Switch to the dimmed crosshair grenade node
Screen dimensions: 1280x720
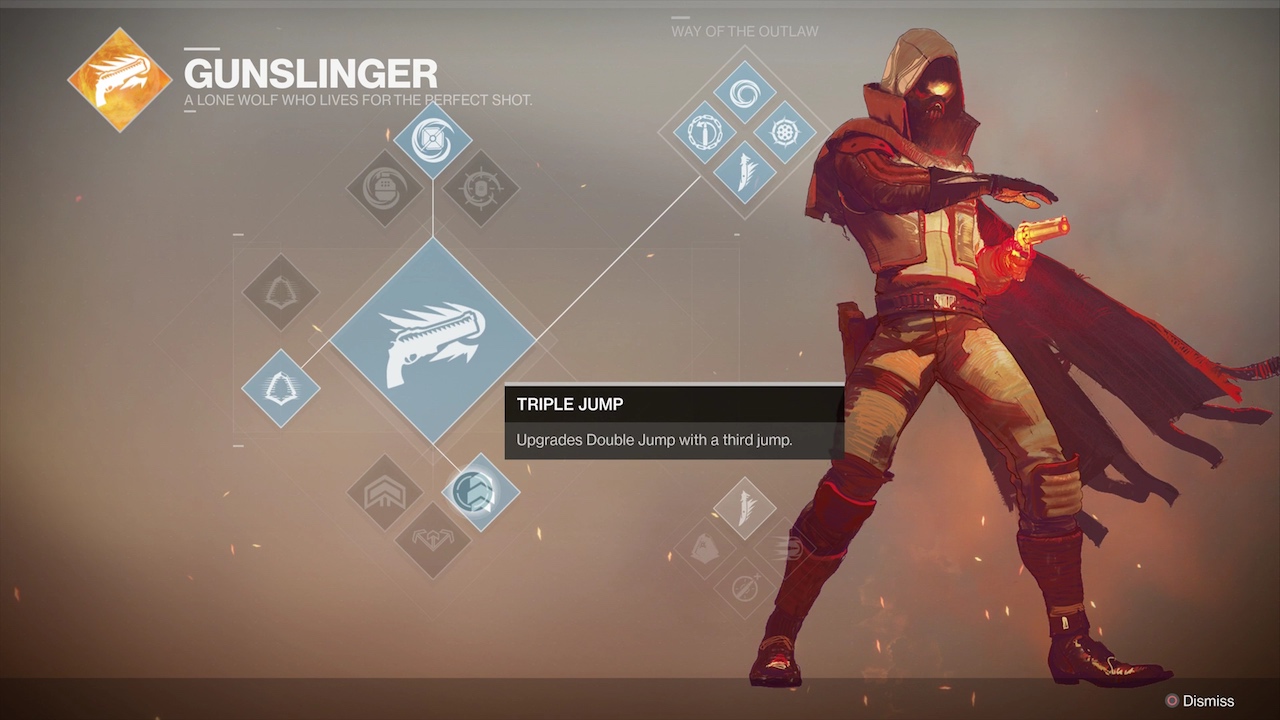(x=480, y=188)
